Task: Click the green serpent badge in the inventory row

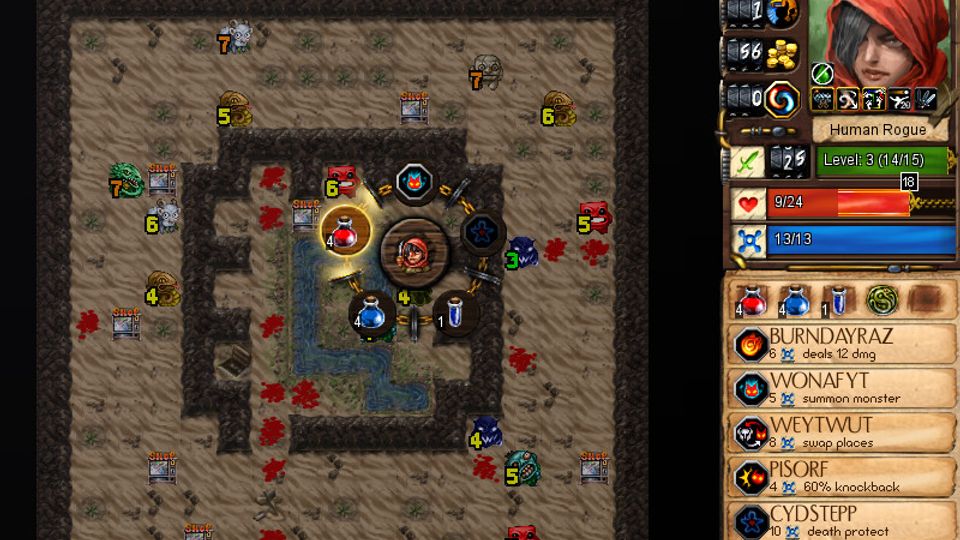Action: [x=882, y=299]
